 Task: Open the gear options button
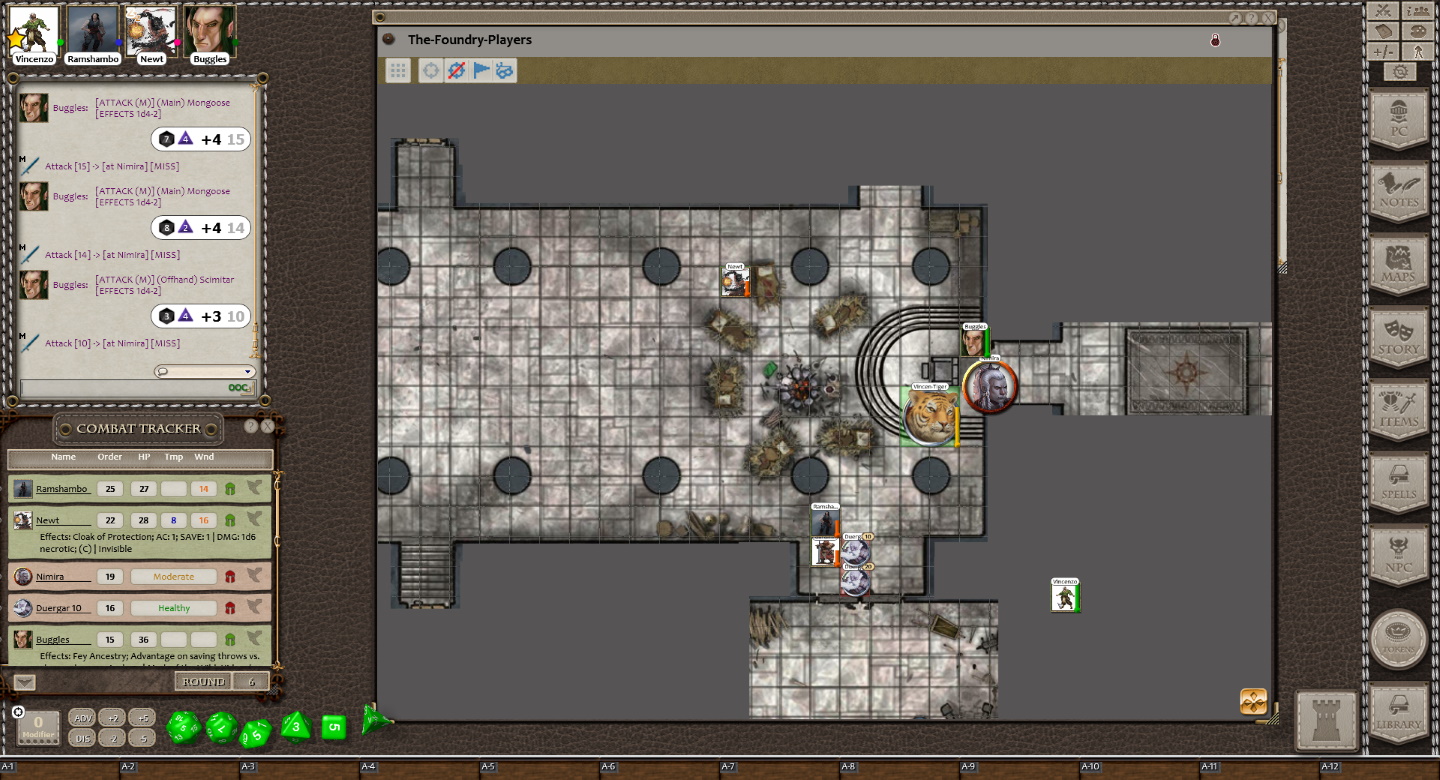[1400, 72]
